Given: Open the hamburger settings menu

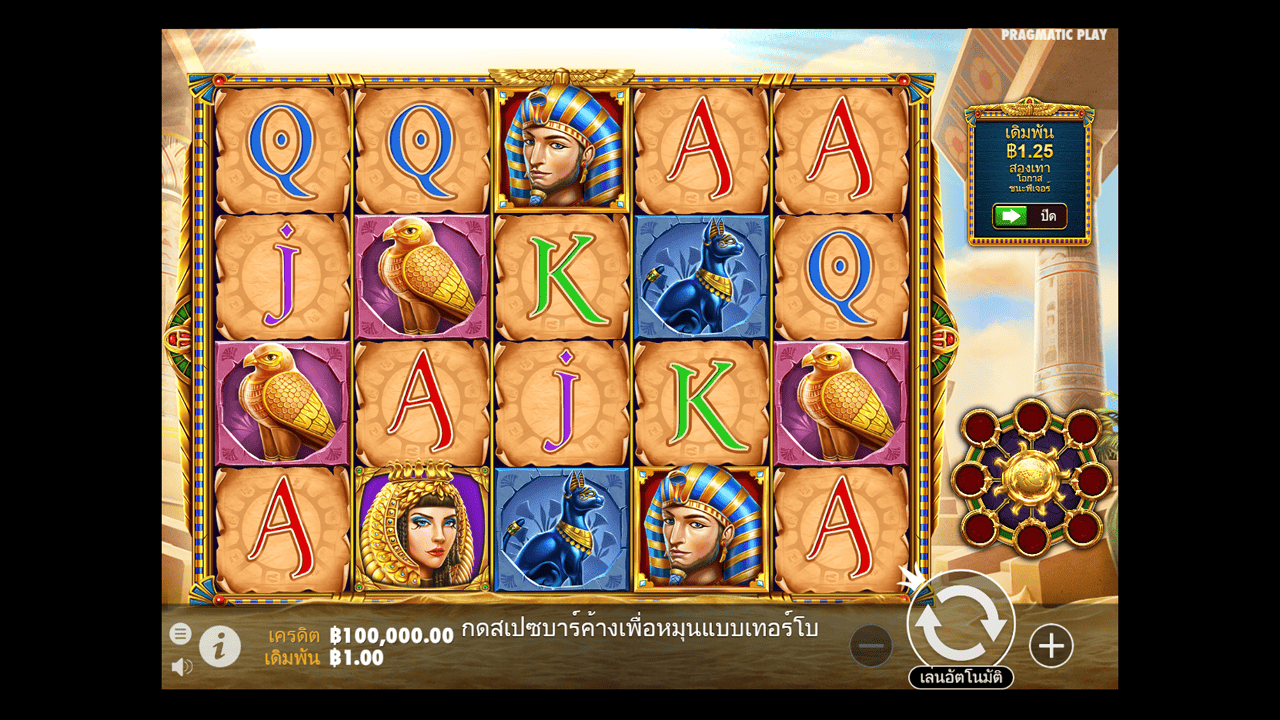Looking at the screenshot, I should pyautogui.click(x=180, y=633).
